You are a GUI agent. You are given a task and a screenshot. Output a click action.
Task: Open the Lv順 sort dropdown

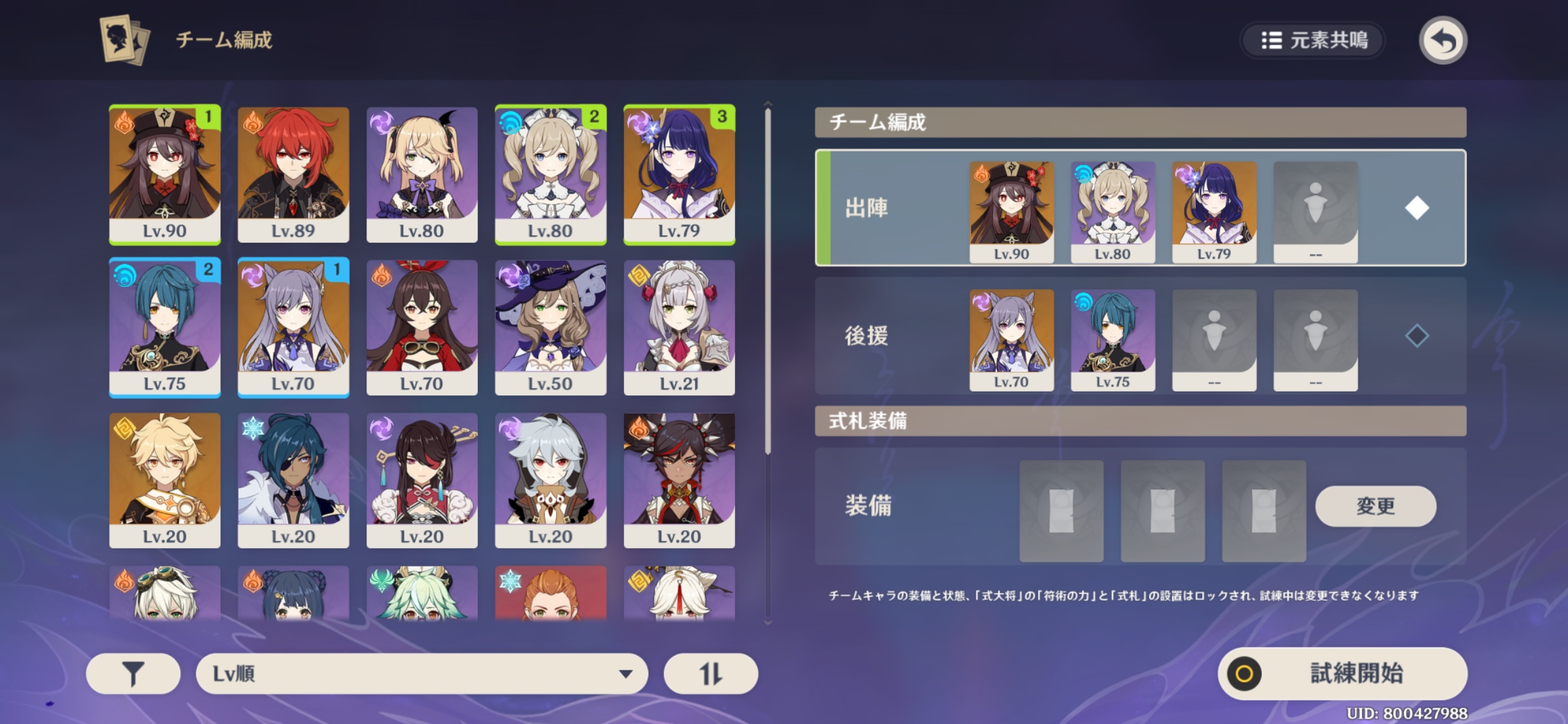[421, 673]
